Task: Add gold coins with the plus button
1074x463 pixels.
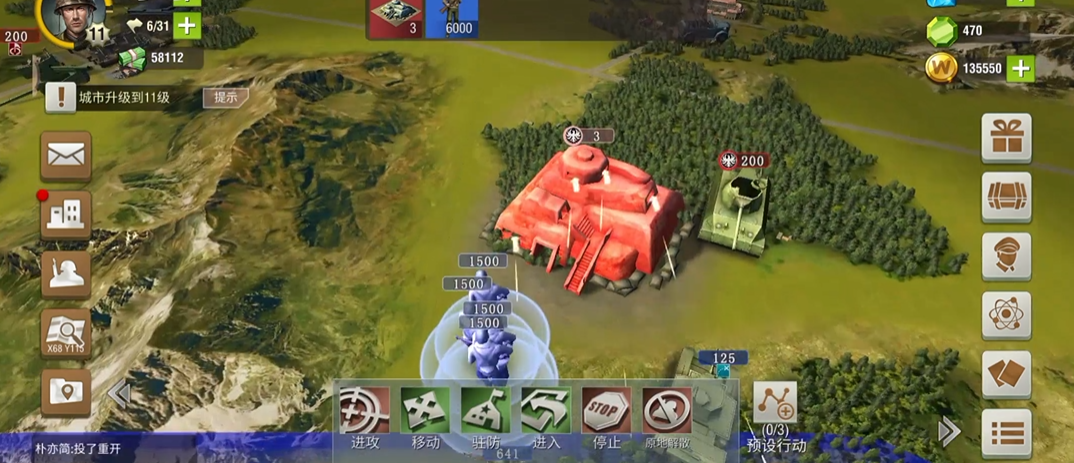Action: (x=1019, y=68)
